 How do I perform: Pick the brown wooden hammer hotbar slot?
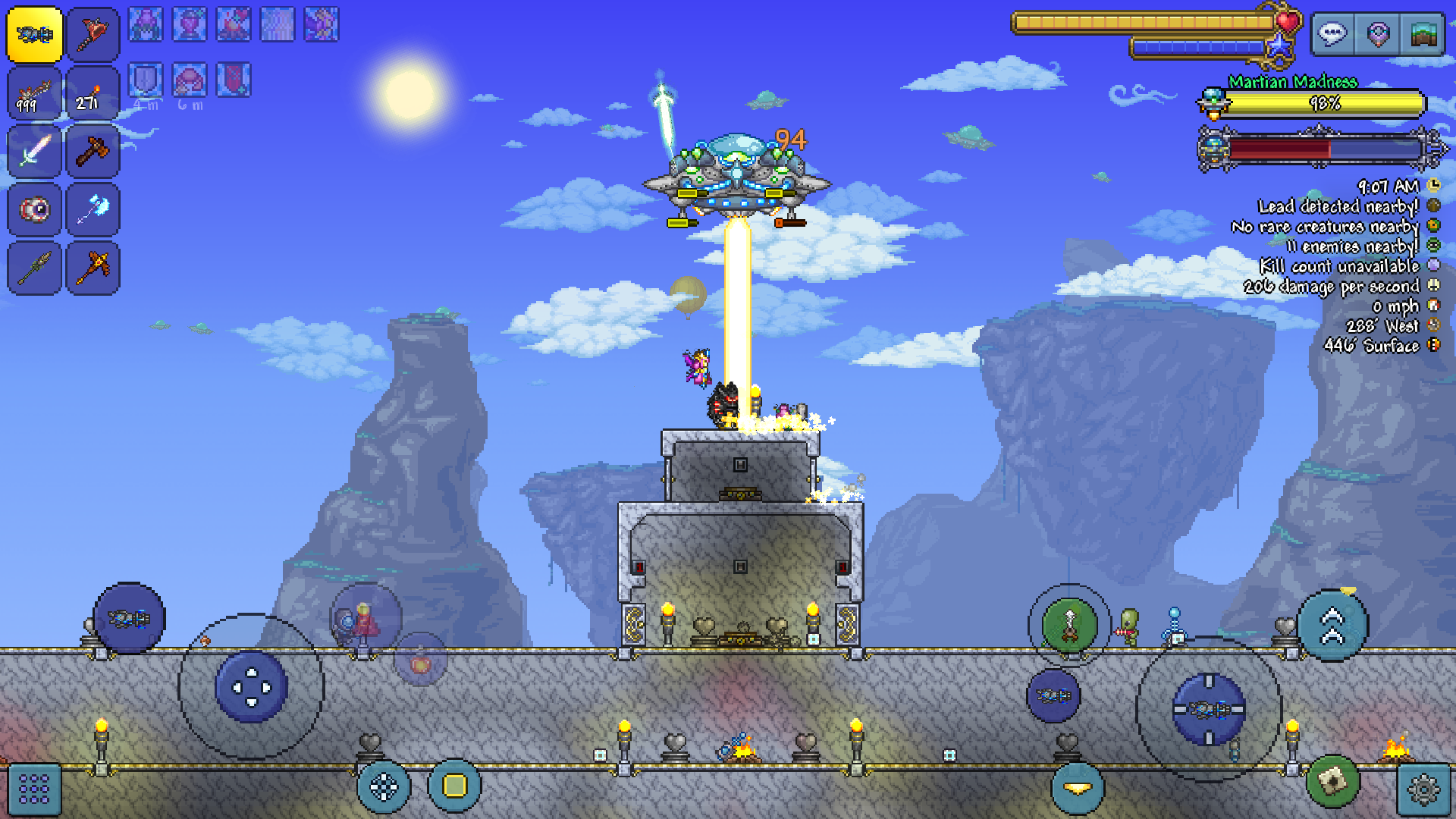click(x=93, y=151)
